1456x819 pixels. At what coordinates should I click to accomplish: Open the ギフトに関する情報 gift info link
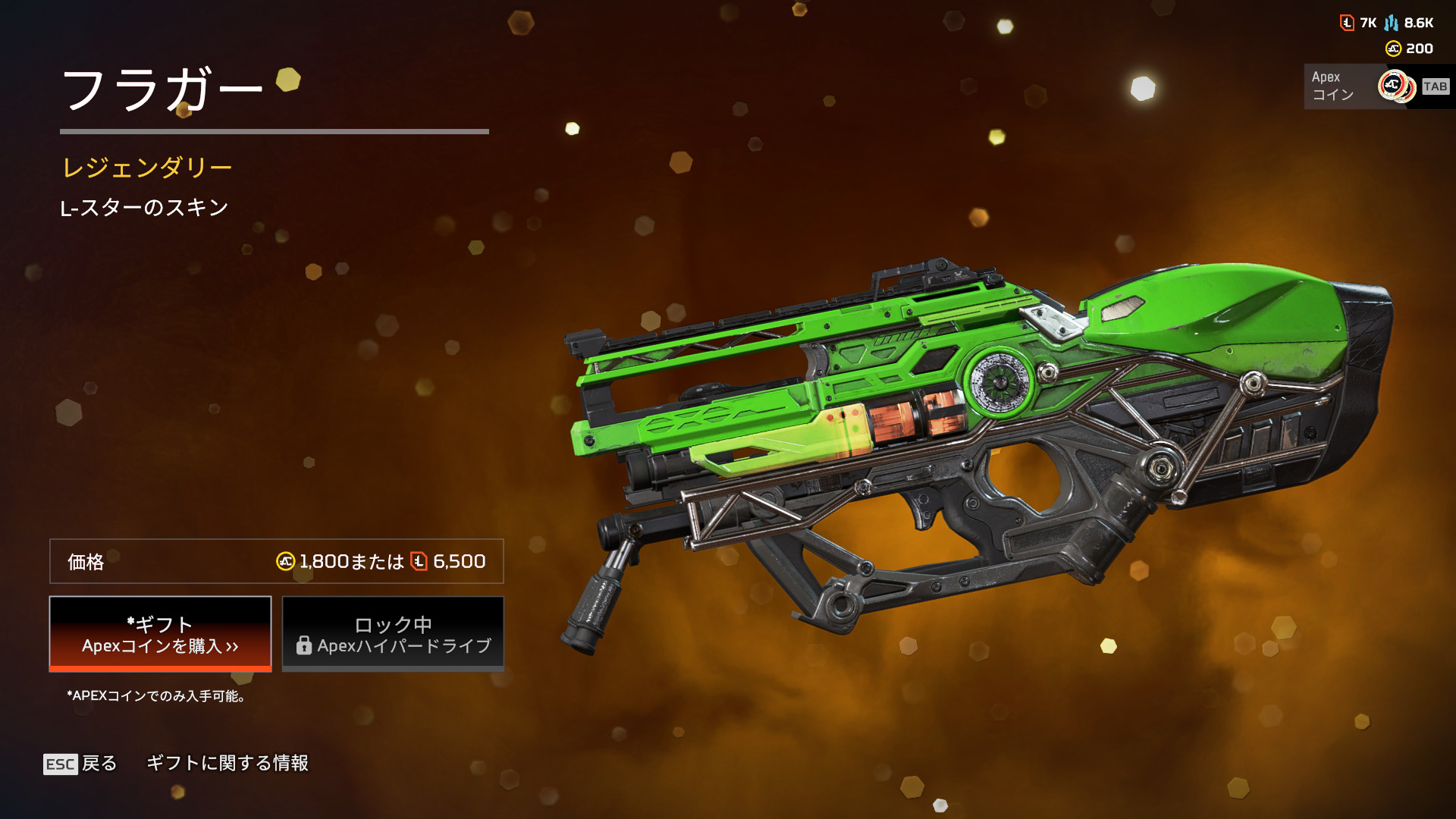click(227, 763)
